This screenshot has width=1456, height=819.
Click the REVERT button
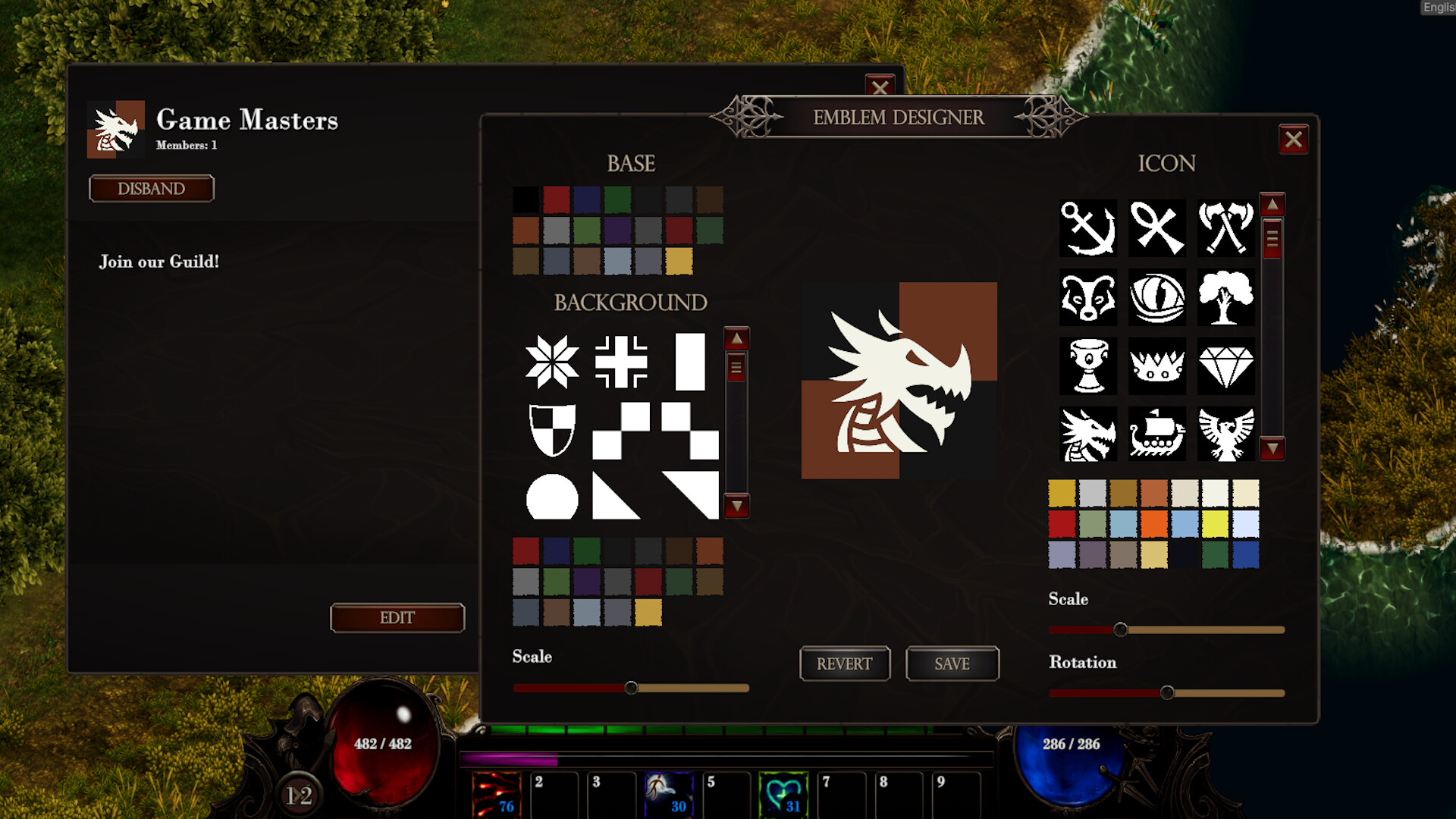point(845,664)
